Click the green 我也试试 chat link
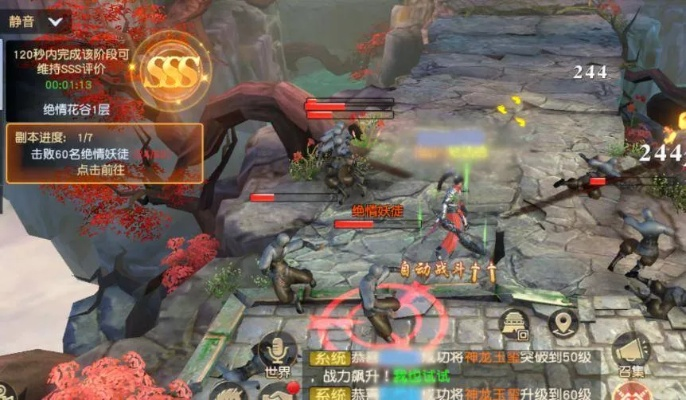The image size is (686, 400). 422,376
